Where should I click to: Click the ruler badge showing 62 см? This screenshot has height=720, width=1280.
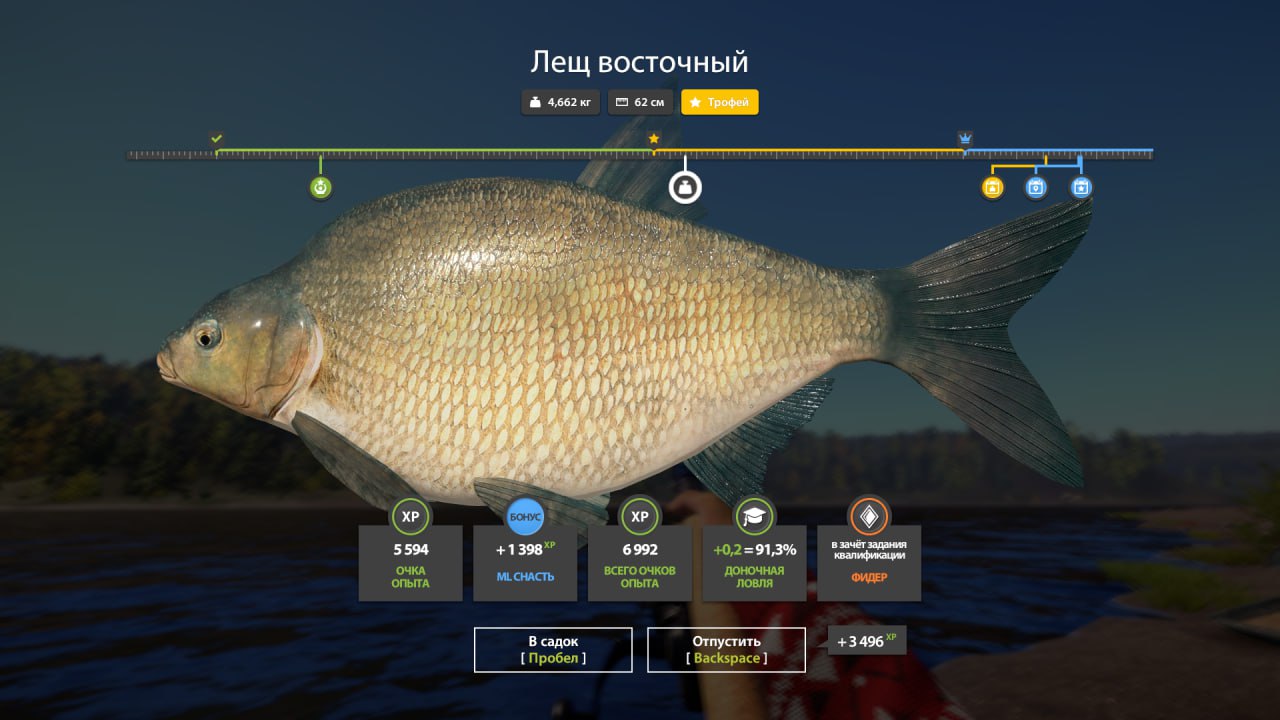[x=640, y=102]
